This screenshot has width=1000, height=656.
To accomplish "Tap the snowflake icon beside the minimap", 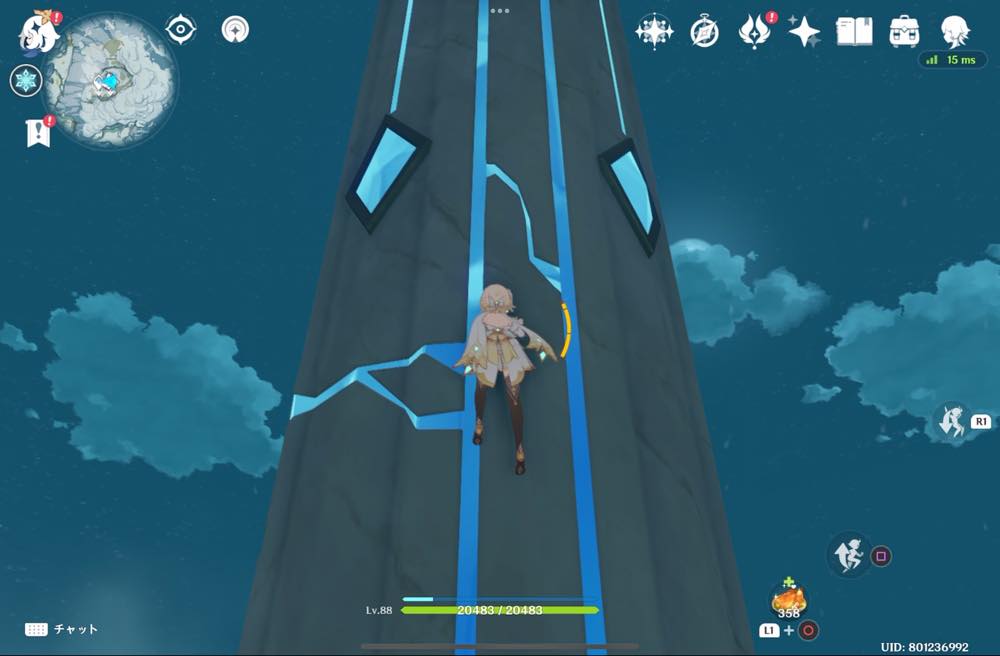I will (x=25, y=81).
